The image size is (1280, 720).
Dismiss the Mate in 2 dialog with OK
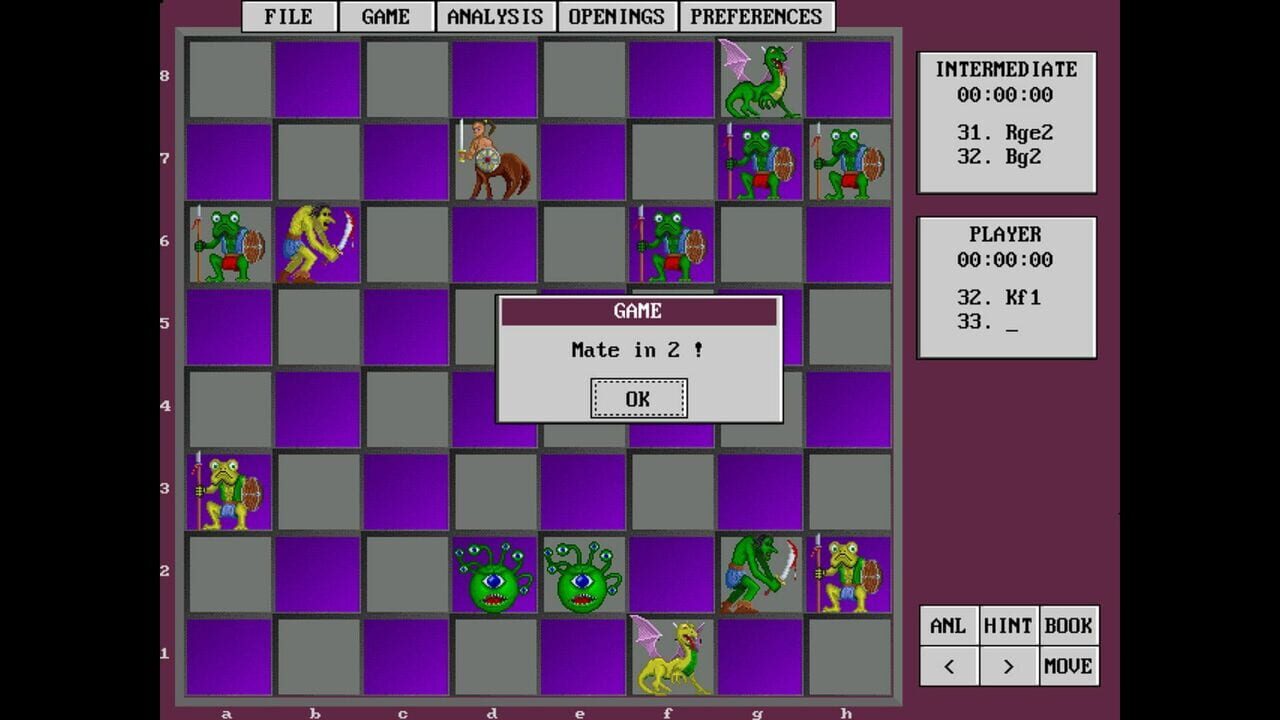point(639,397)
